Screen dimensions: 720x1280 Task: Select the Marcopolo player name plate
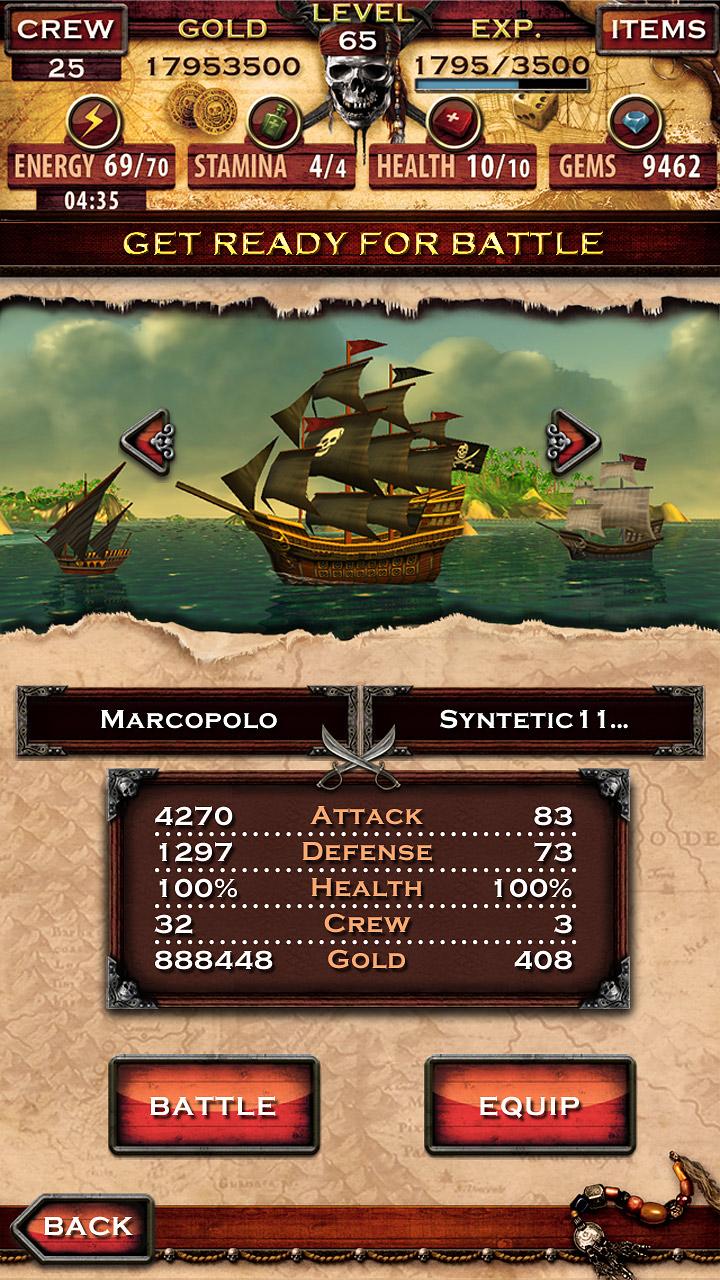pos(188,719)
